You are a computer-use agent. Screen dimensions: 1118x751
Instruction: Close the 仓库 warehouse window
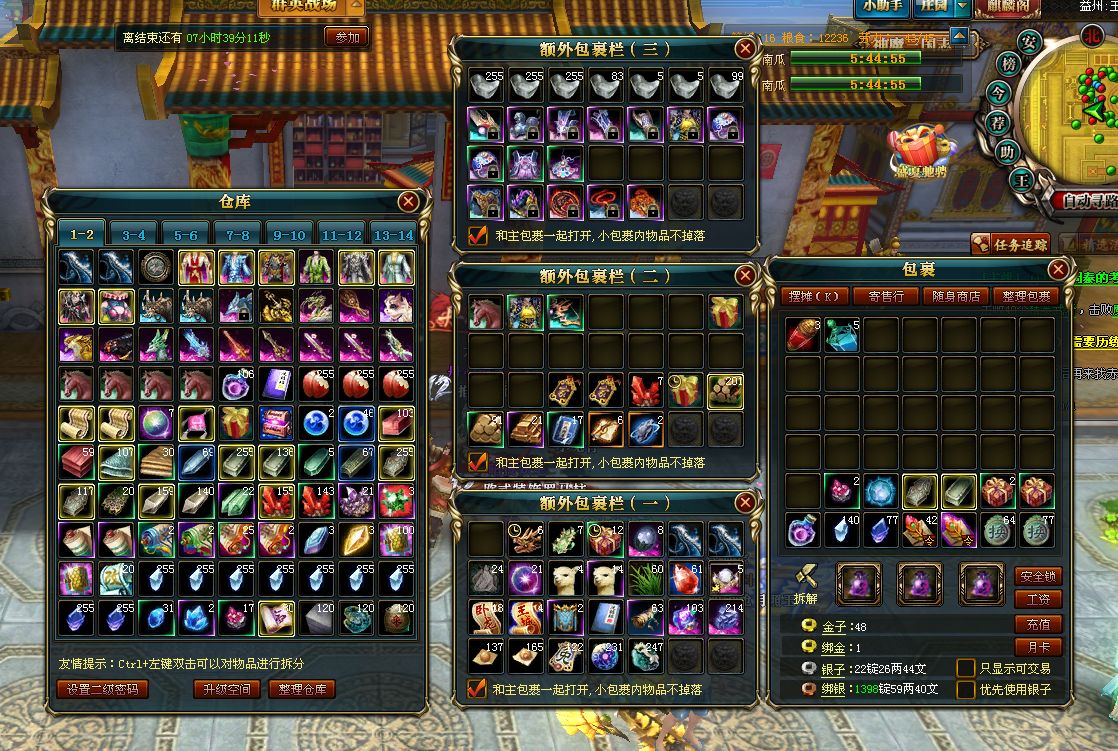click(408, 202)
